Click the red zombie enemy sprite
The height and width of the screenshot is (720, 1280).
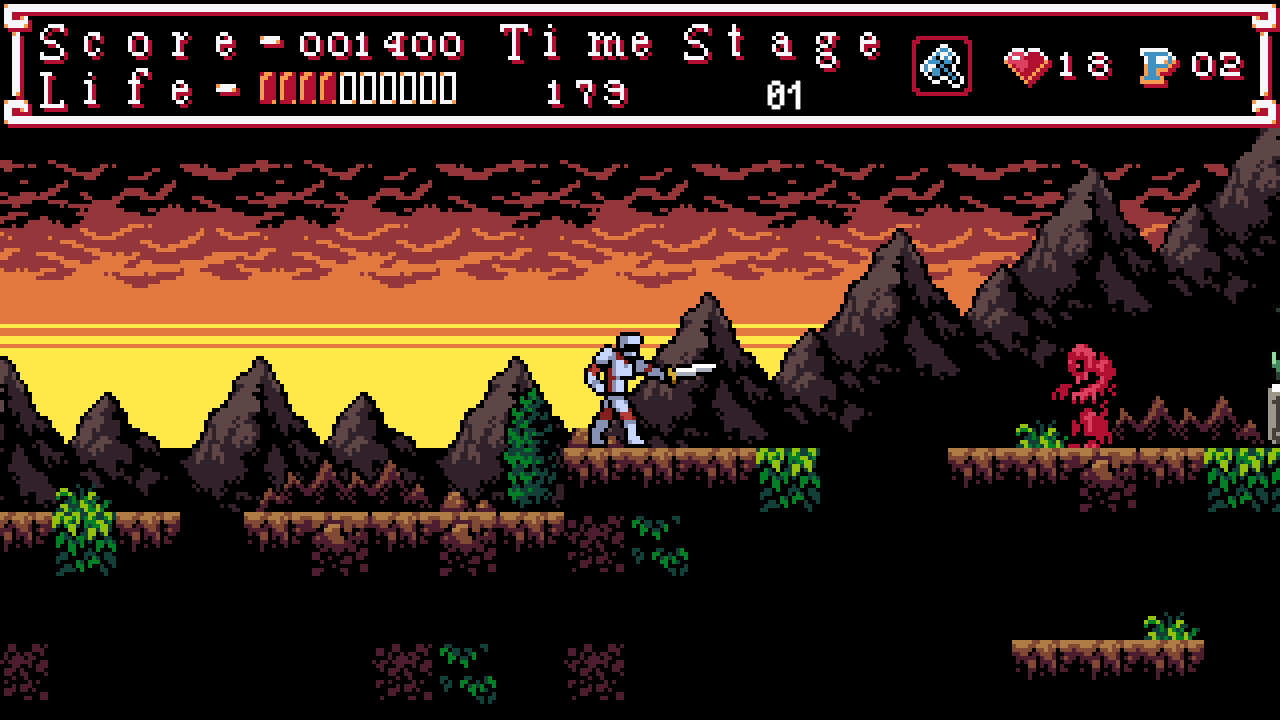(1090, 390)
